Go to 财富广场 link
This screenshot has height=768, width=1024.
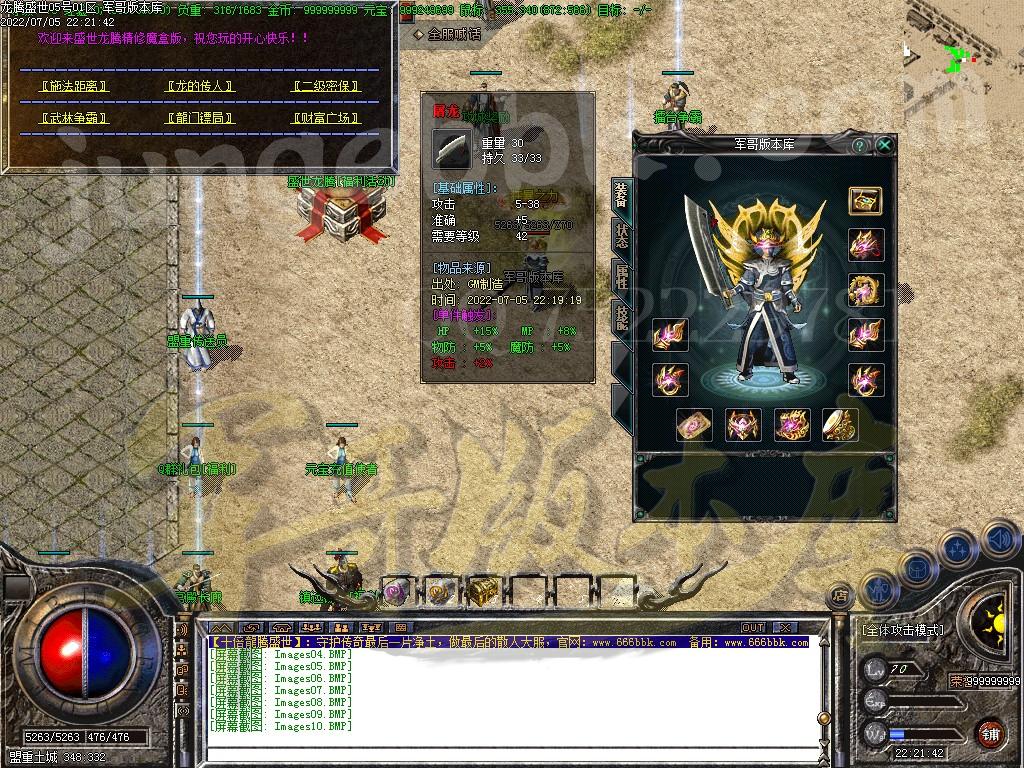(324, 118)
